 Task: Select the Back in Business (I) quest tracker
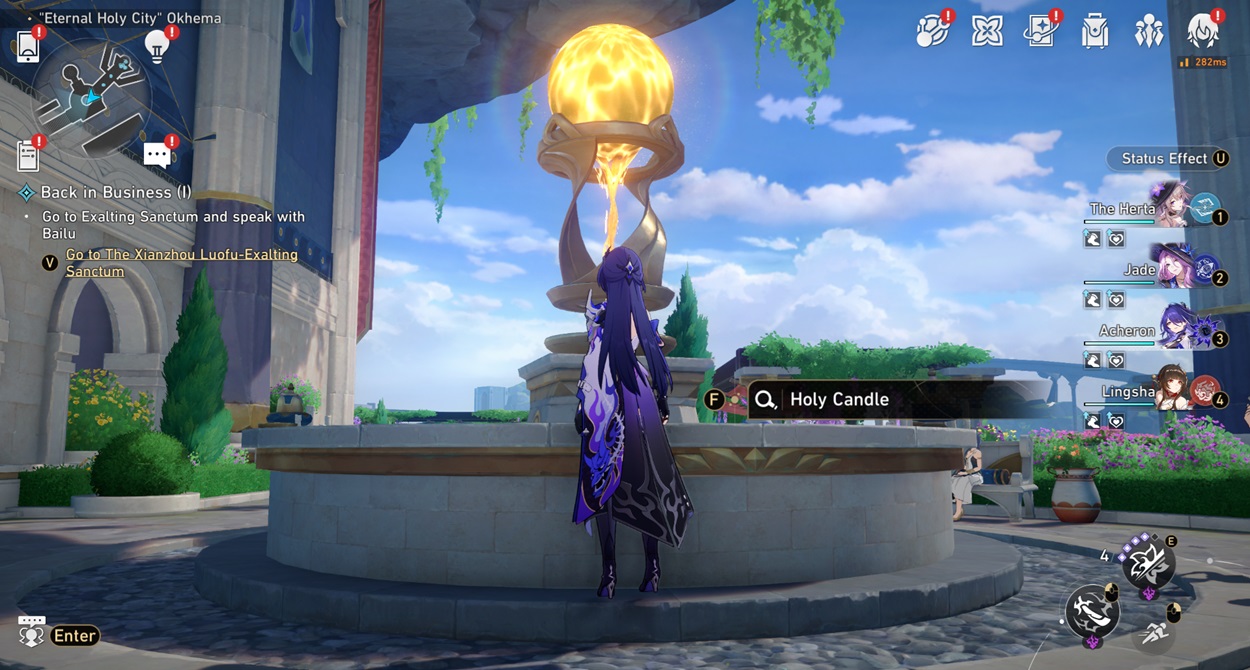(115, 192)
